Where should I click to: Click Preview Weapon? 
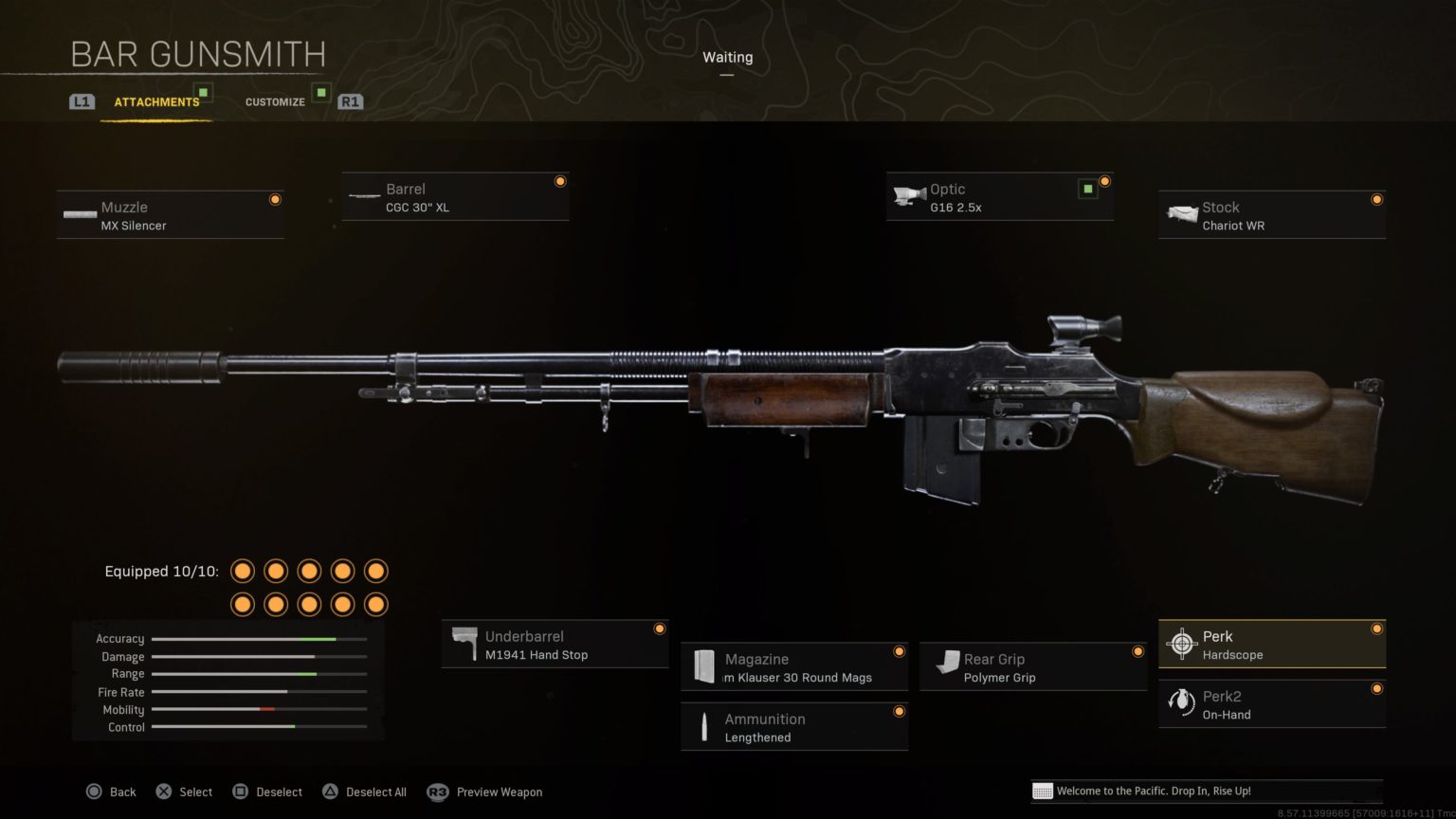[x=499, y=792]
